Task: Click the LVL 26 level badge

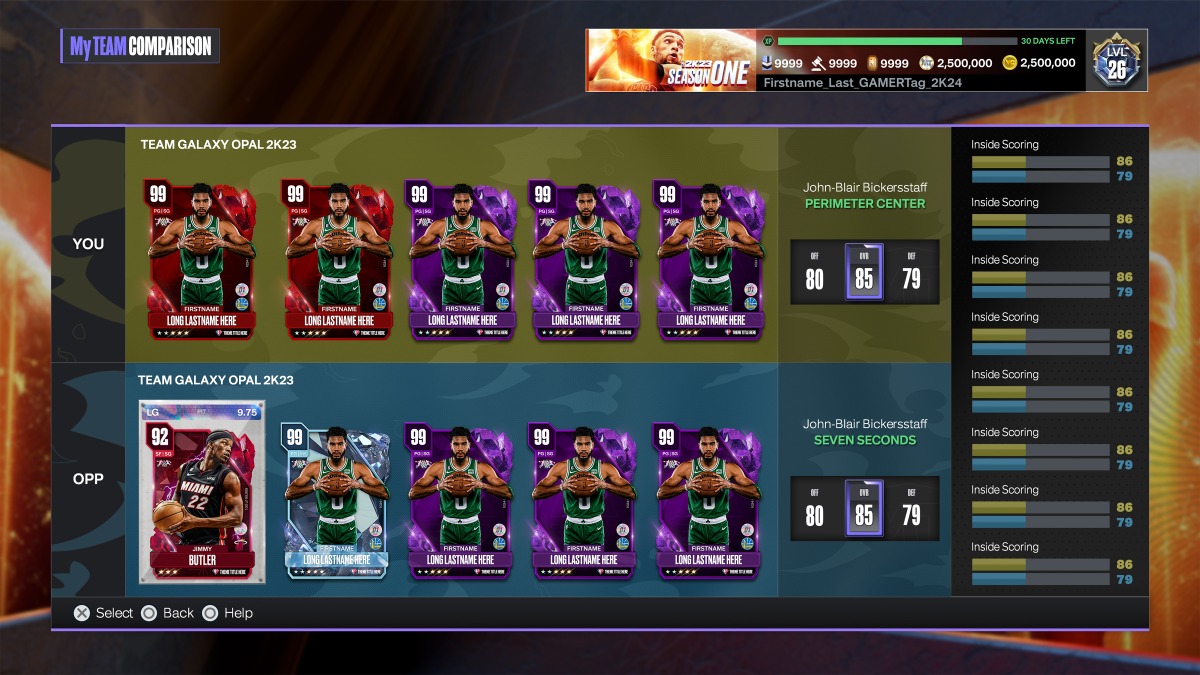Action: (x=1119, y=60)
